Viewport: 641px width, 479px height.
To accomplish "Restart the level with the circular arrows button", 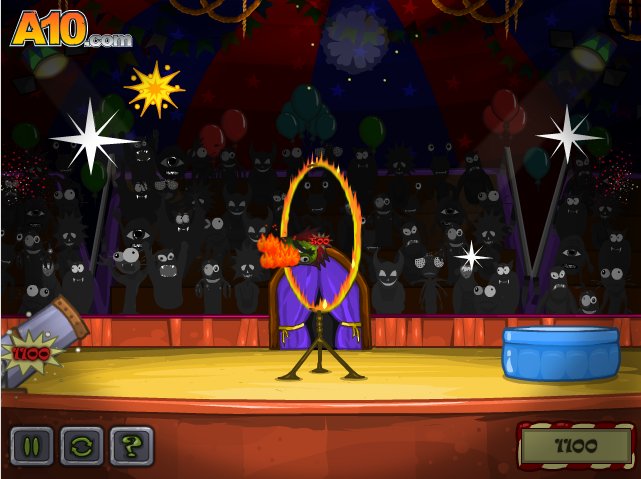I will coord(82,446).
